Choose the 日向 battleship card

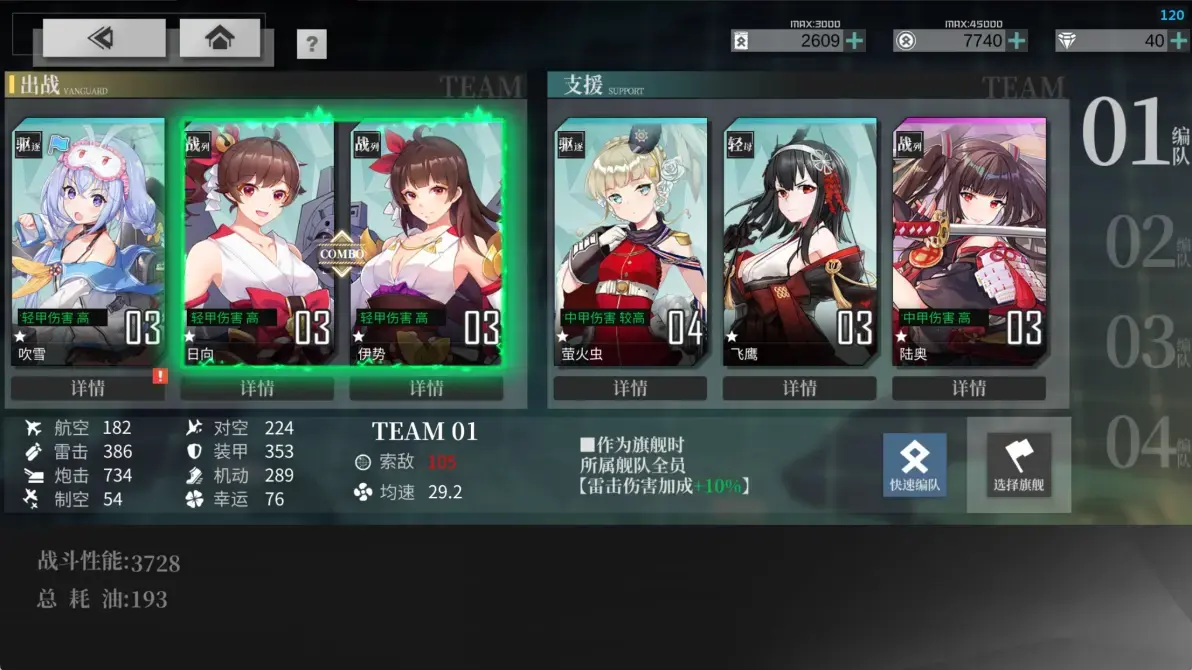coord(257,242)
